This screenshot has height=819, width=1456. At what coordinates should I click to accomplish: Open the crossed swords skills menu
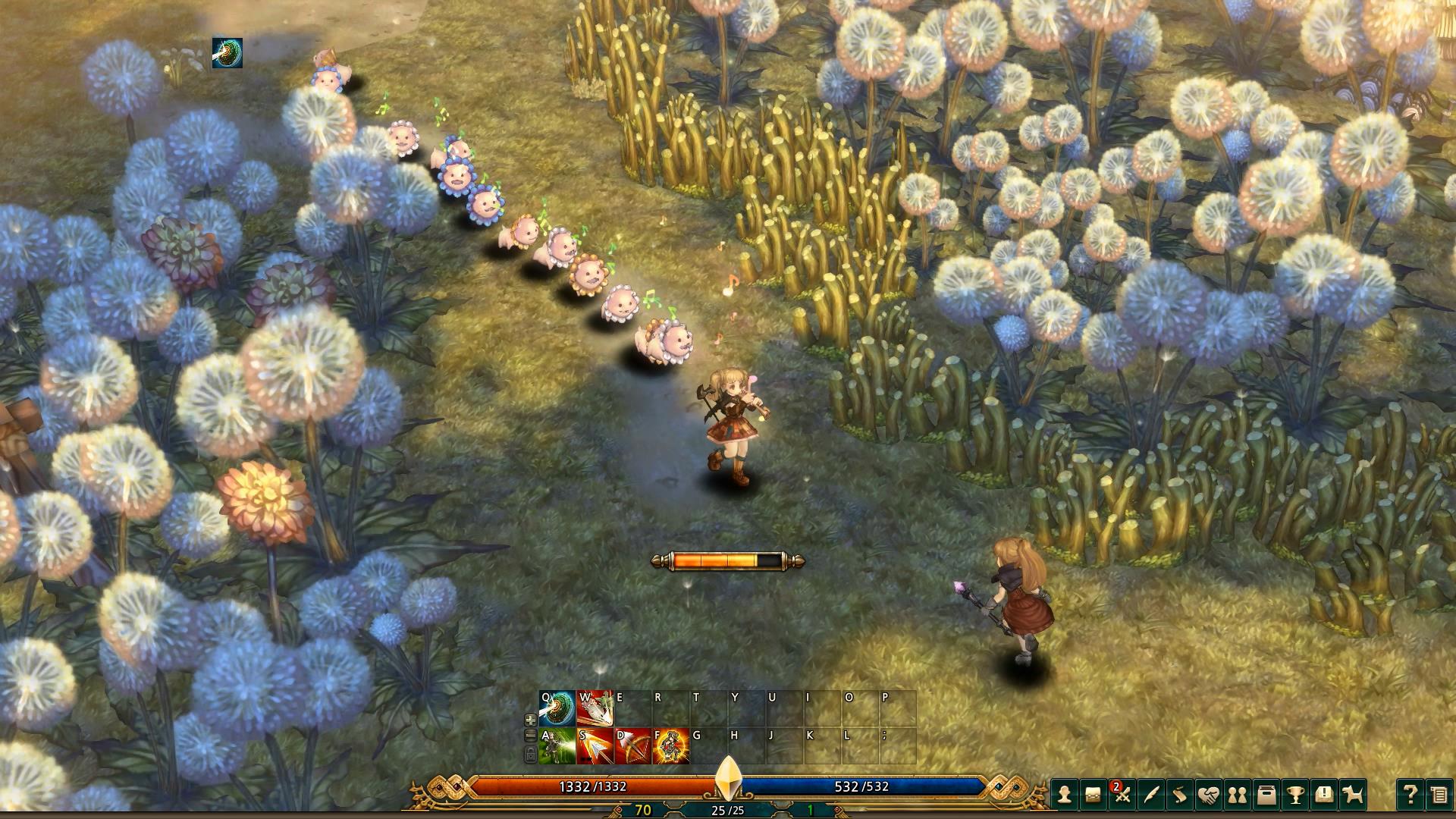[1122, 795]
